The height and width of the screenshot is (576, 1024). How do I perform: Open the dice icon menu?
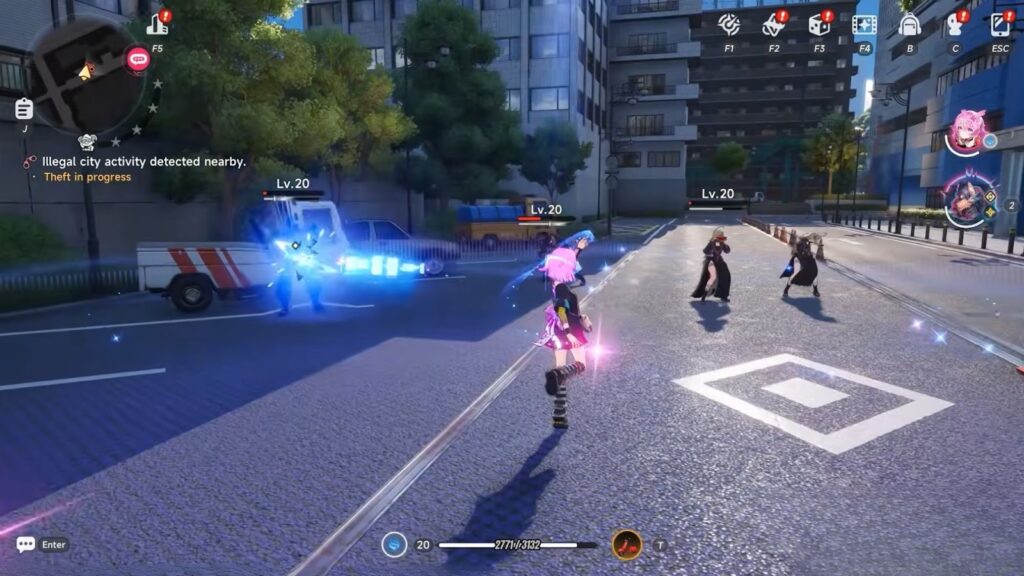pos(819,25)
